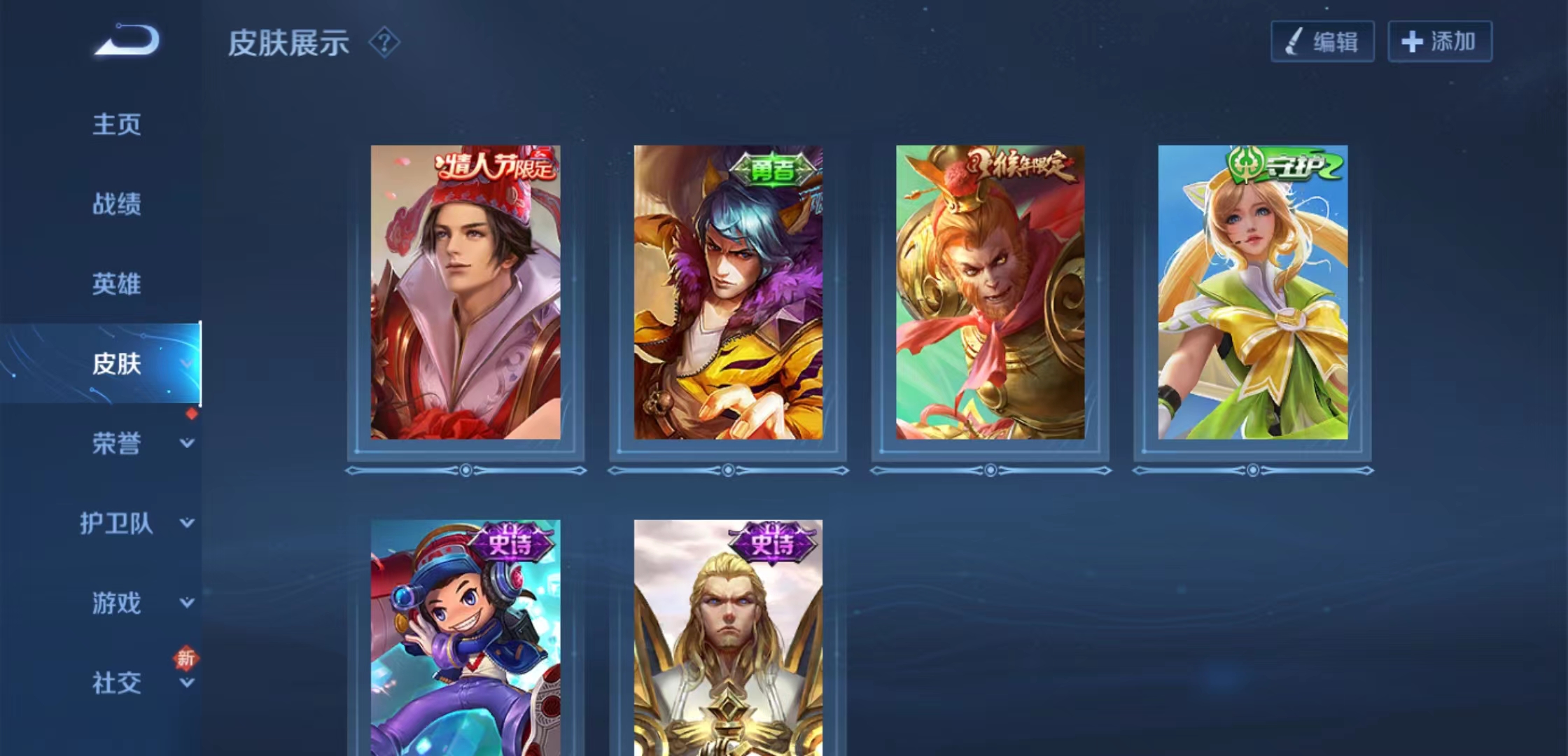This screenshot has height=756, width=1568.
Task: Expand the 护卫队 guard team section
Action: [x=117, y=524]
